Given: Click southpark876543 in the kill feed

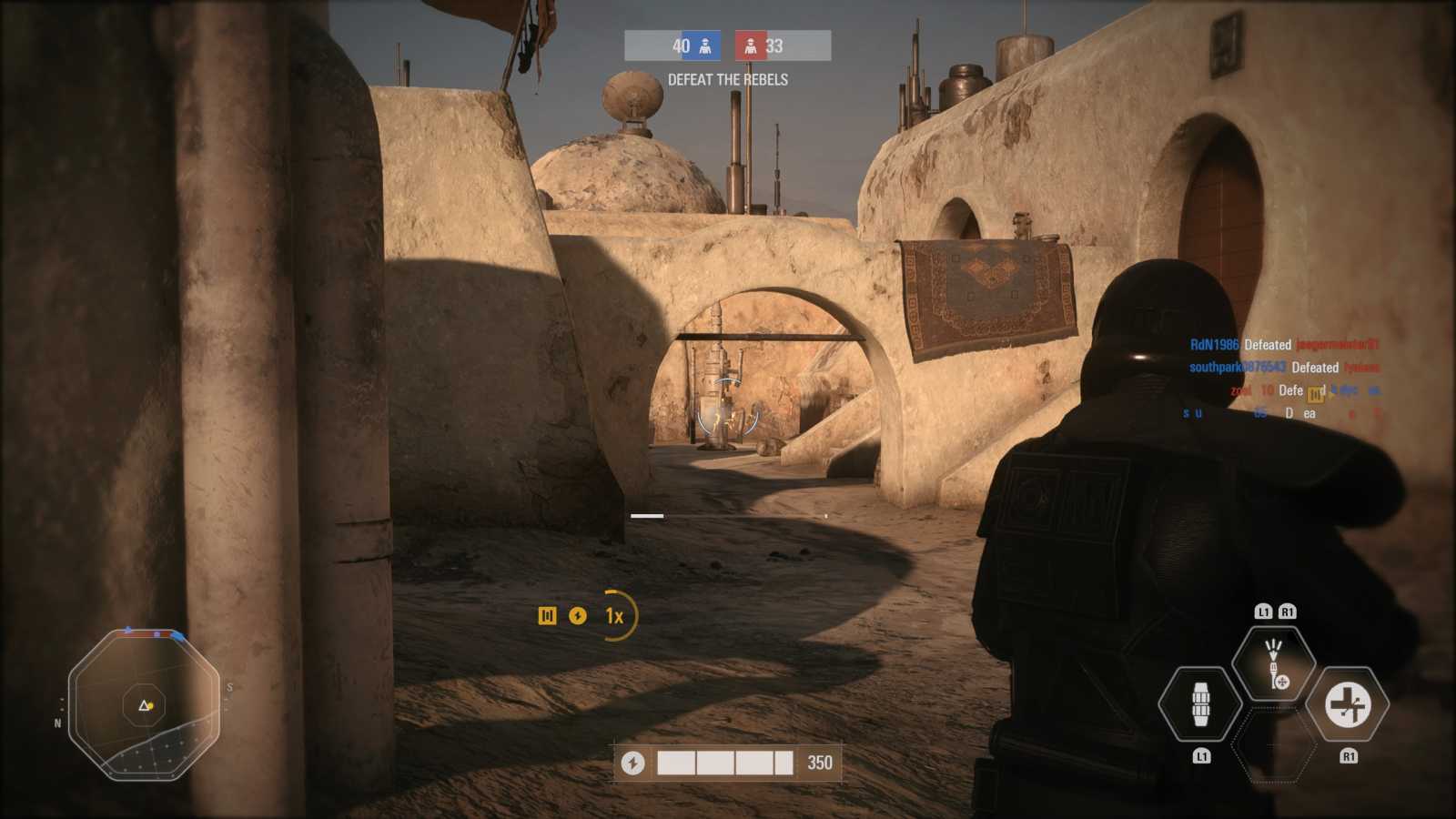Looking at the screenshot, I should (x=1236, y=367).
